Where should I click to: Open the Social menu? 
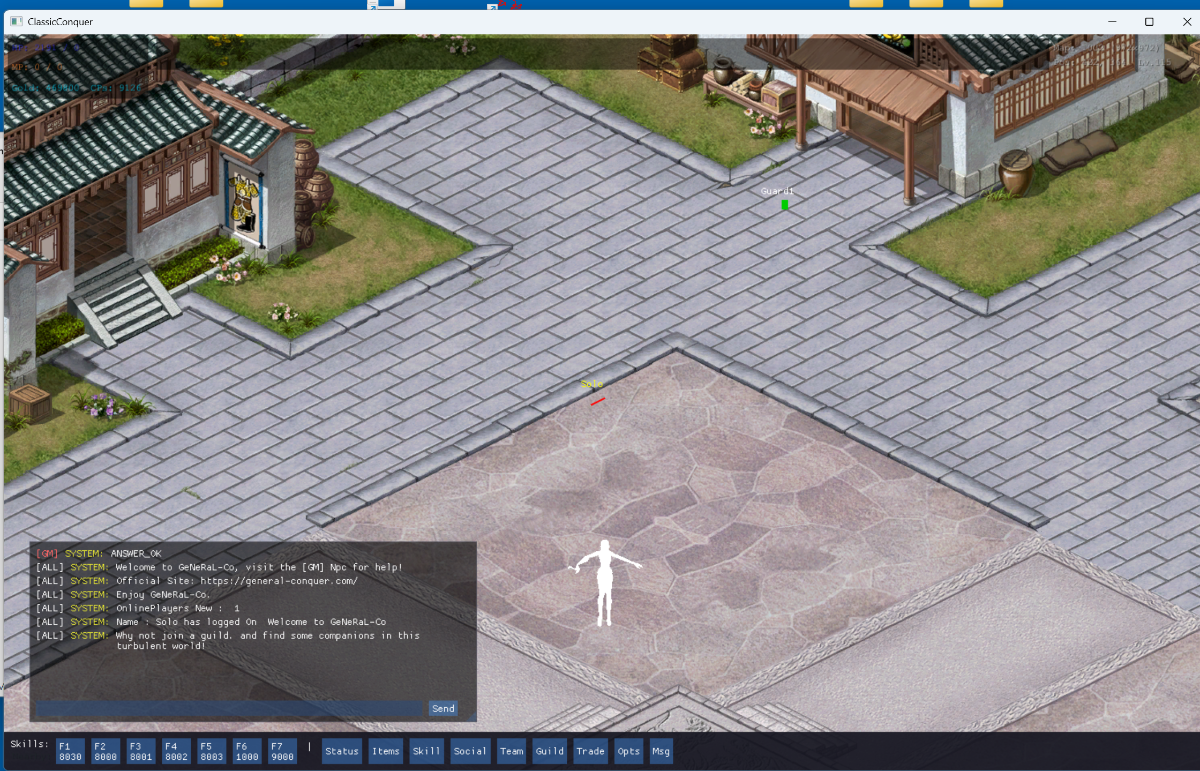click(470, 751)
